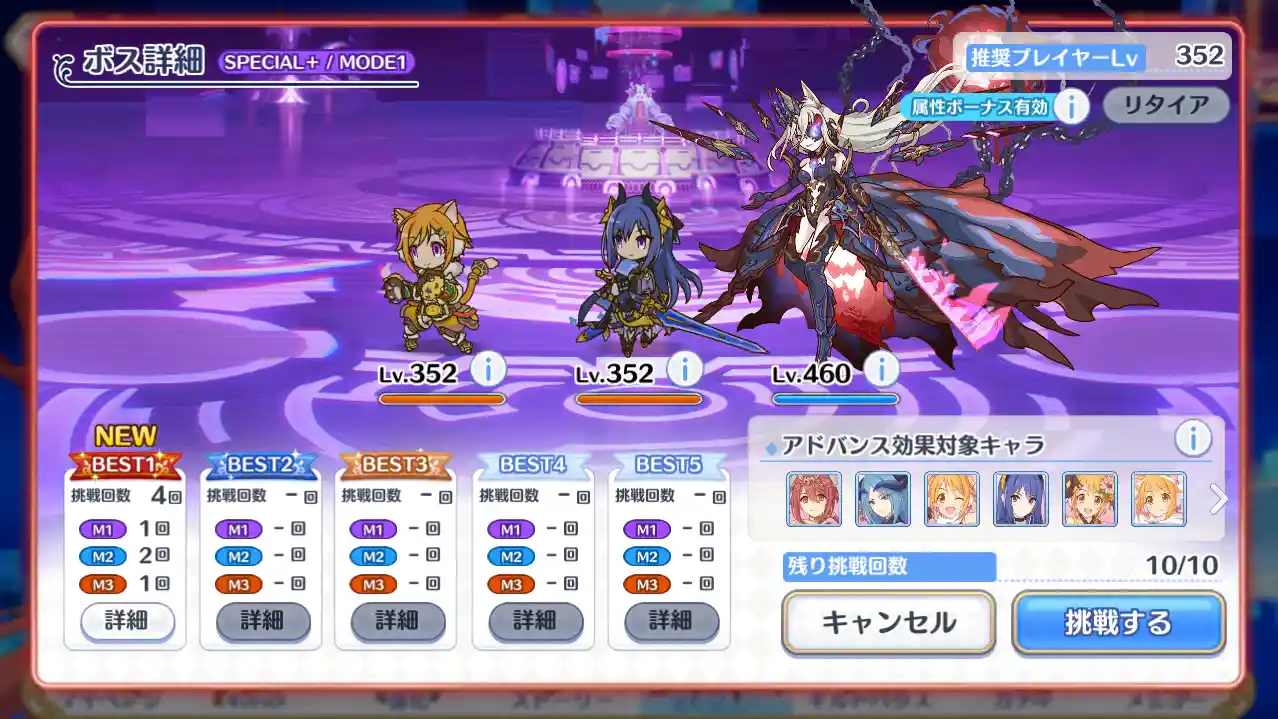Select the dark blue-haired character portrait
This screenshot has height=719, width=1278.
(x=1021, y=499)
